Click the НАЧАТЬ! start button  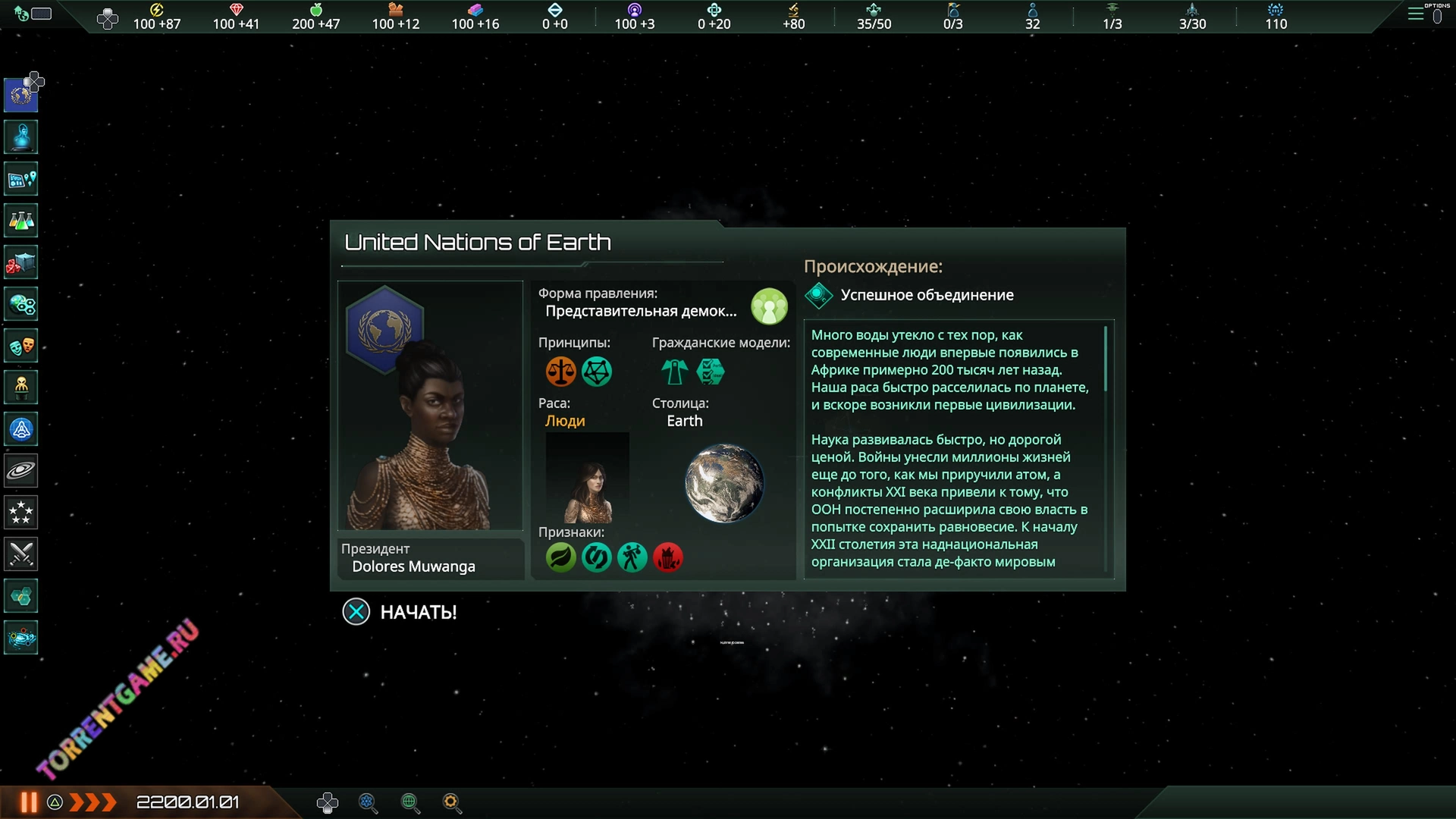tap(400, 612)
